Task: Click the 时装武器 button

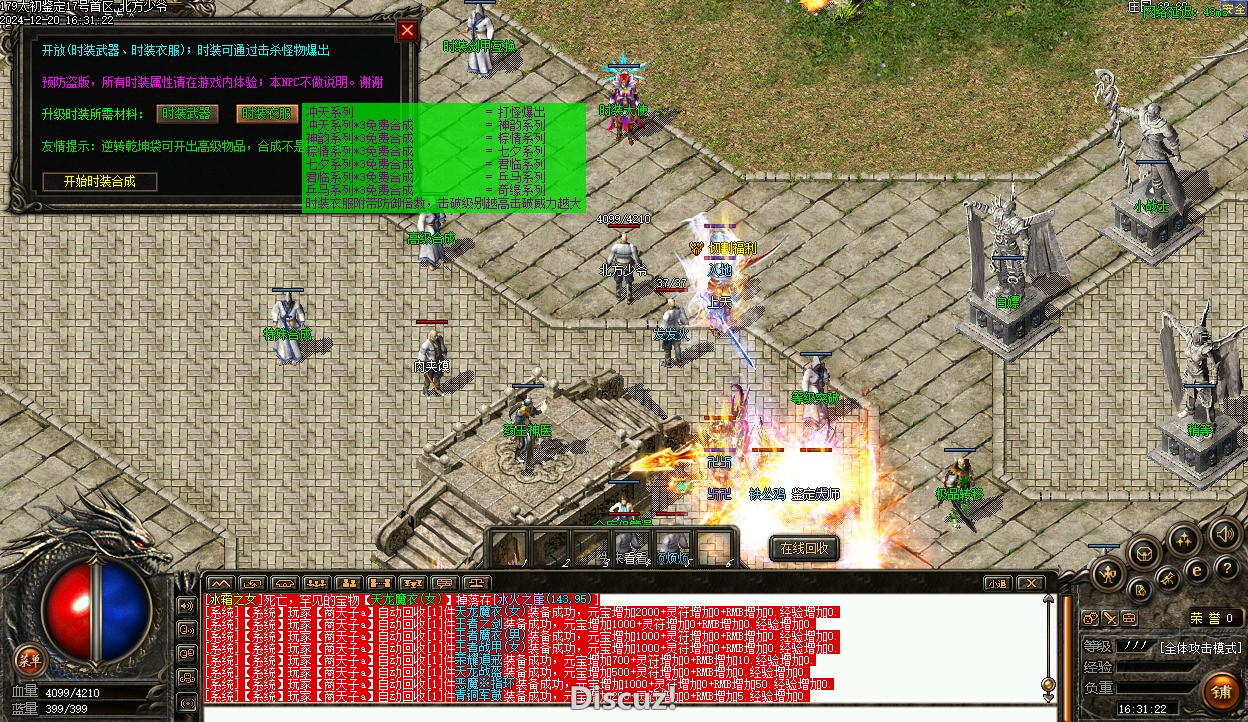Action: [187, 114]
